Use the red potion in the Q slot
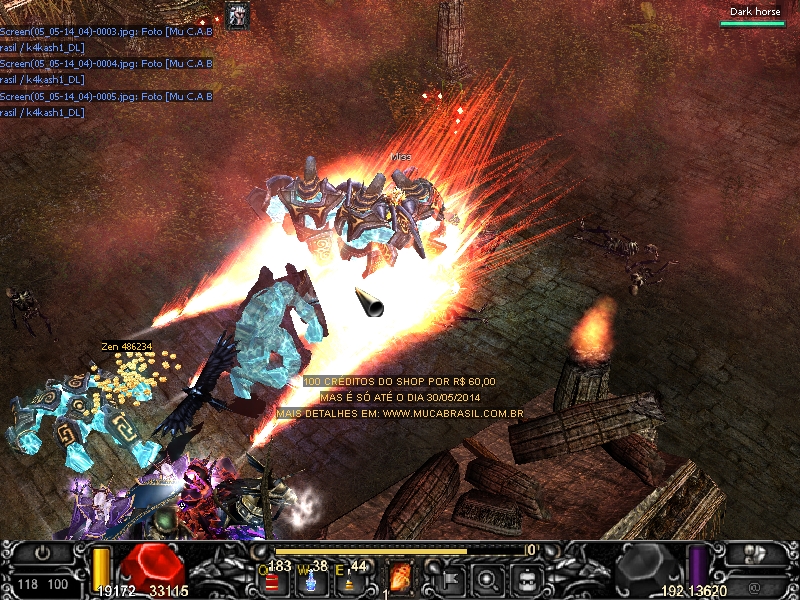 pos(272,580)
